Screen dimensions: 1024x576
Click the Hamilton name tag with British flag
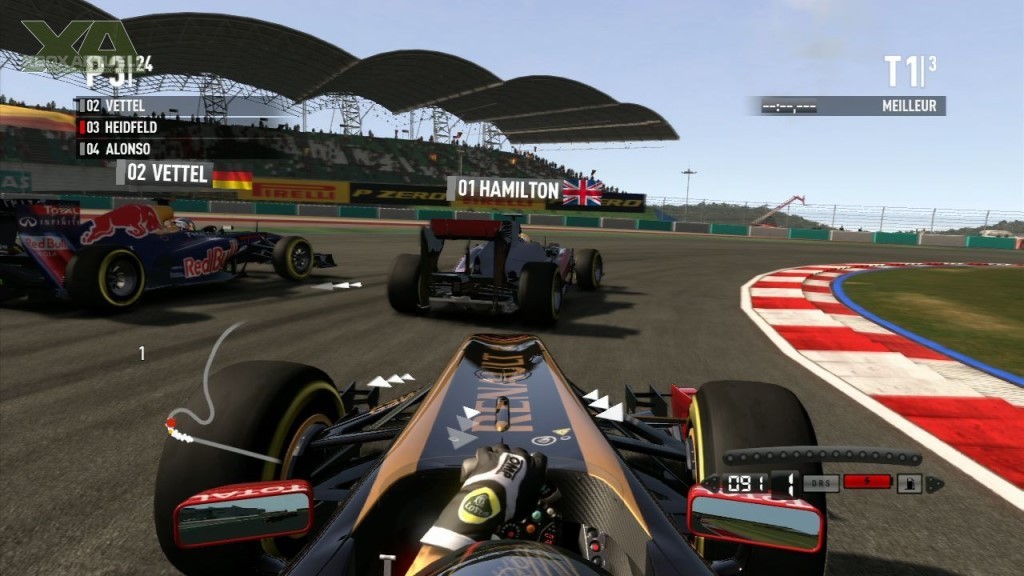pos(525,190)
